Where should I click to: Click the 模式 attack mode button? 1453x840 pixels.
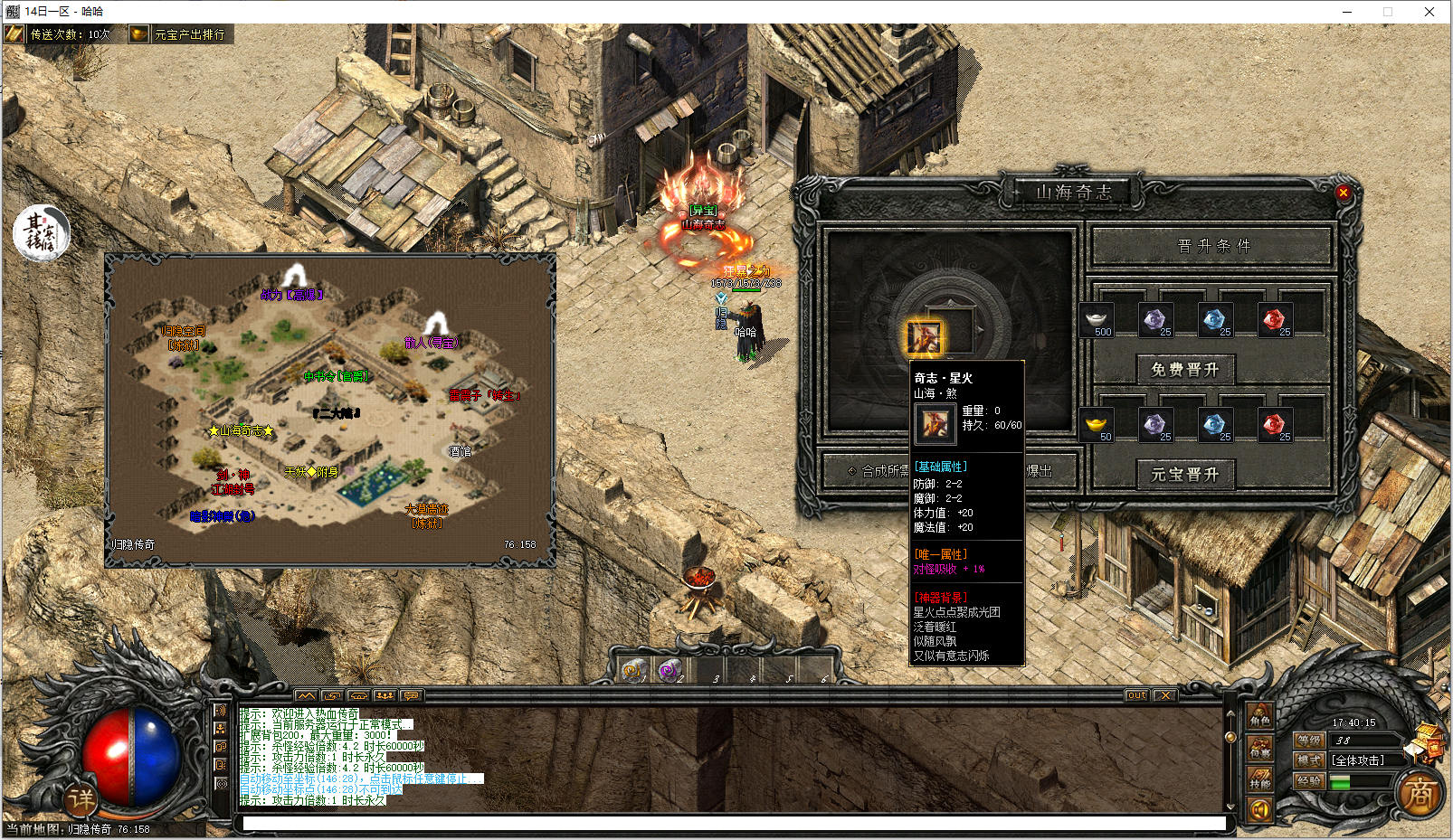click(1309, 760)
